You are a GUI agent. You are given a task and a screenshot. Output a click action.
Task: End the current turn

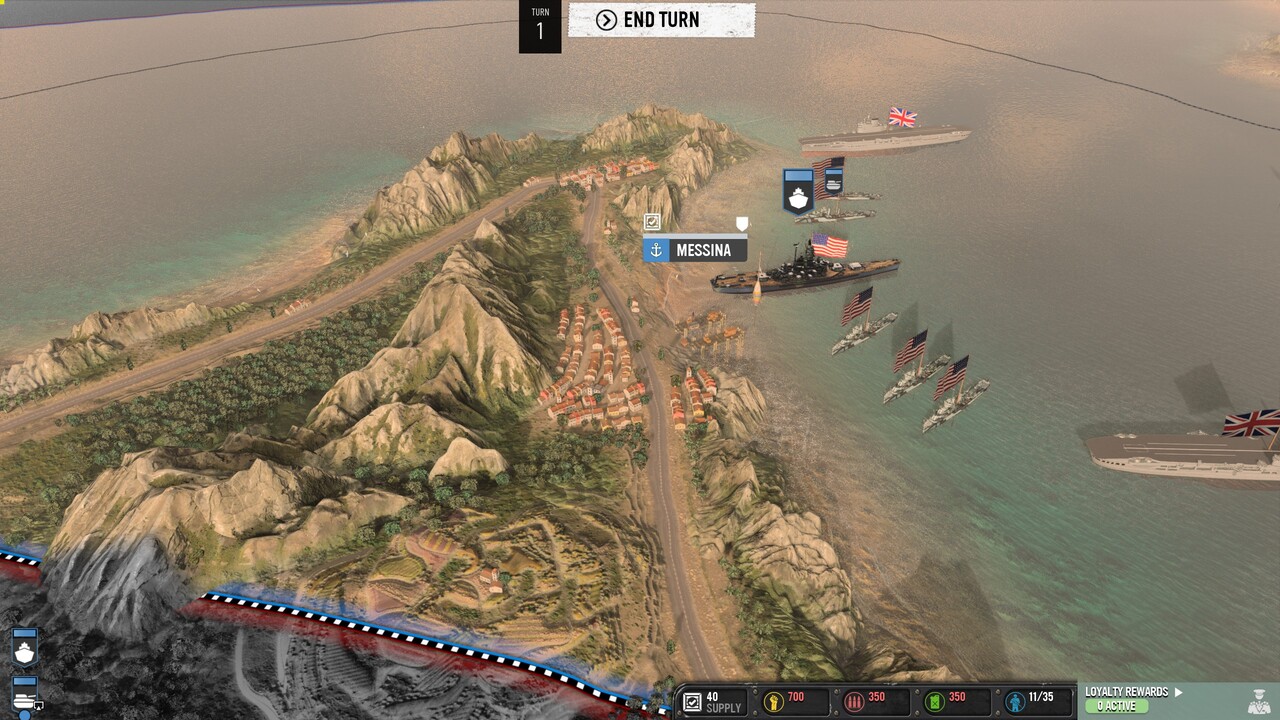(x=661, y=20)
